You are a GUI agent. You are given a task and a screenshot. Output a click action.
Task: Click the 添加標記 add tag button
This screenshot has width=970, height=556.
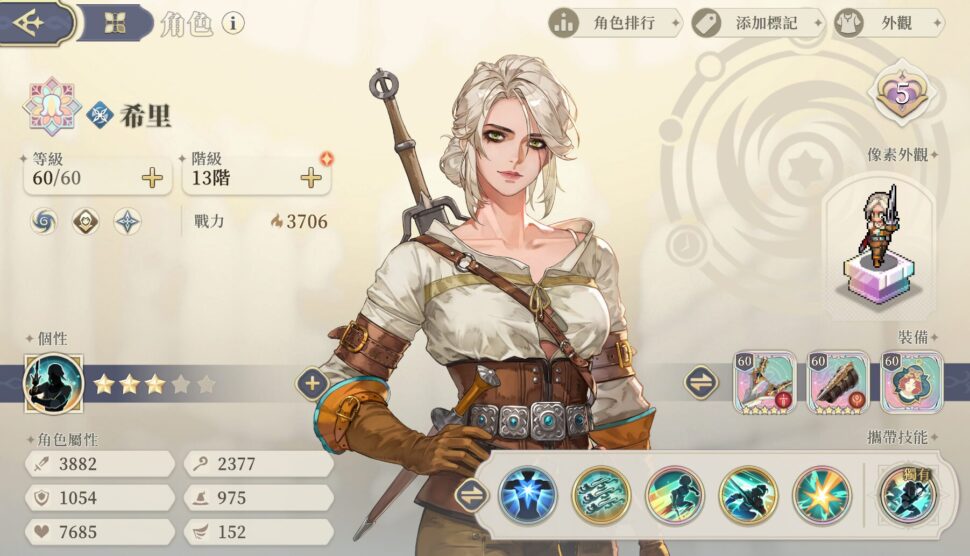tap(756, 22)
